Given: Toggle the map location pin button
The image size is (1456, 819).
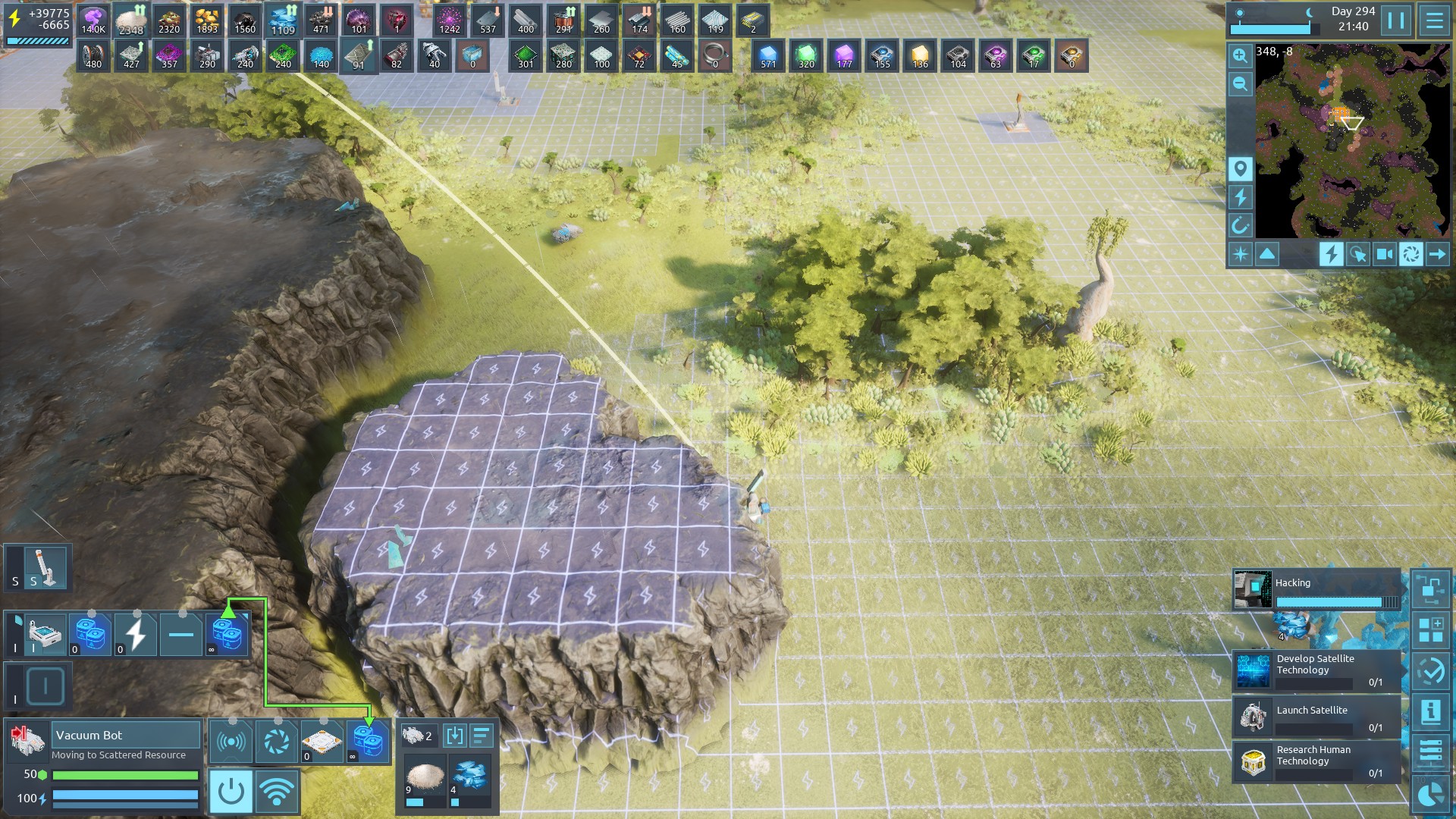Looking at the screenshot, I should tap(1240, 168).
